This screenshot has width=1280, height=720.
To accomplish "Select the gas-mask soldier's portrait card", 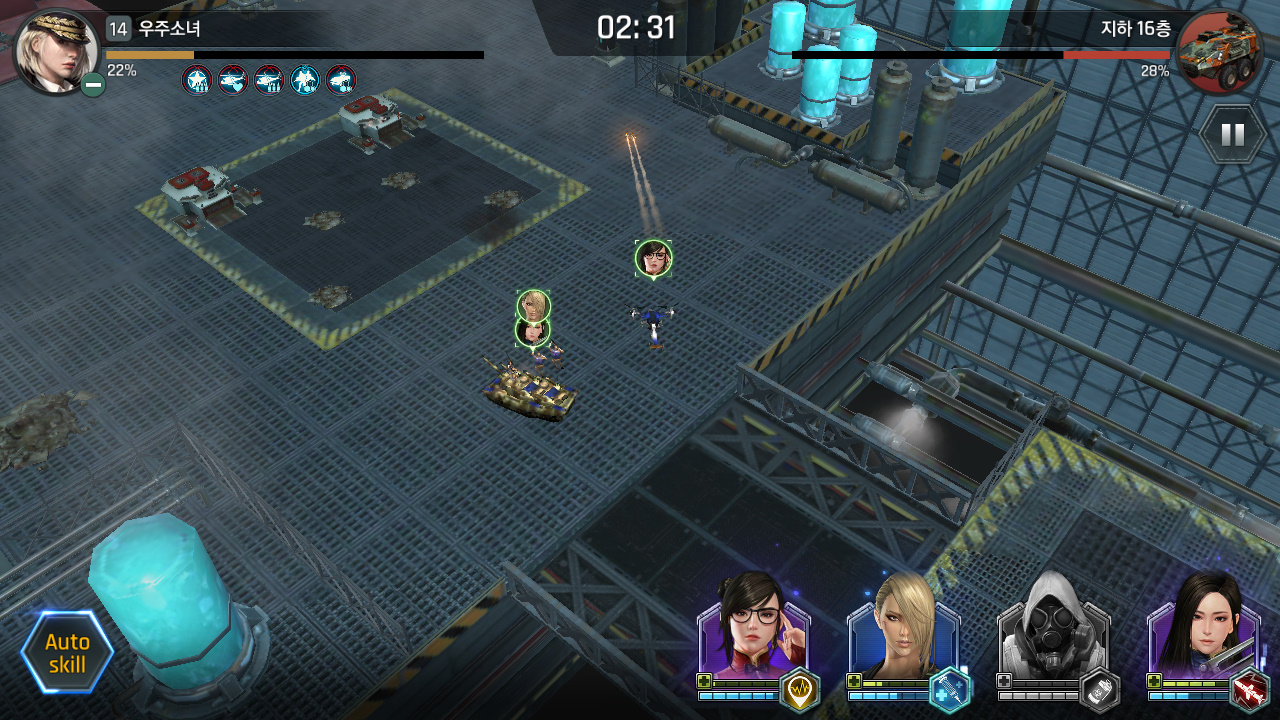I will point(1050,626).
